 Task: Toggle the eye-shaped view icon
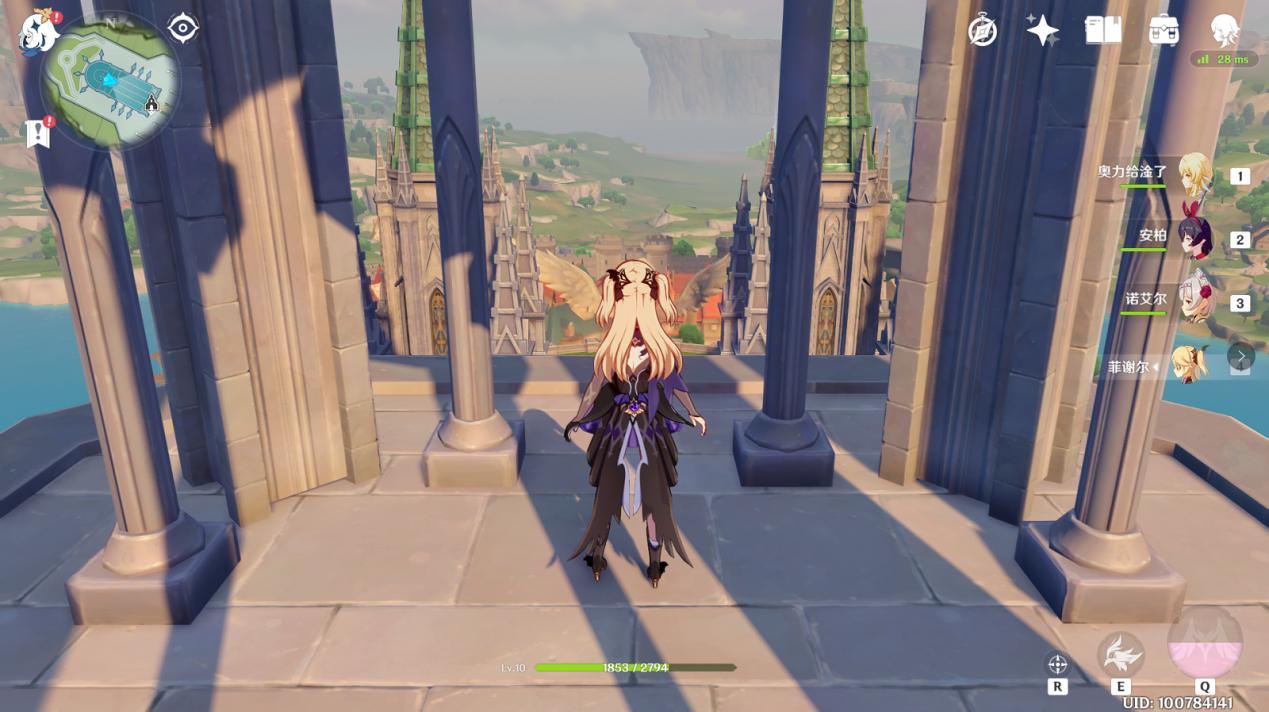183,28
